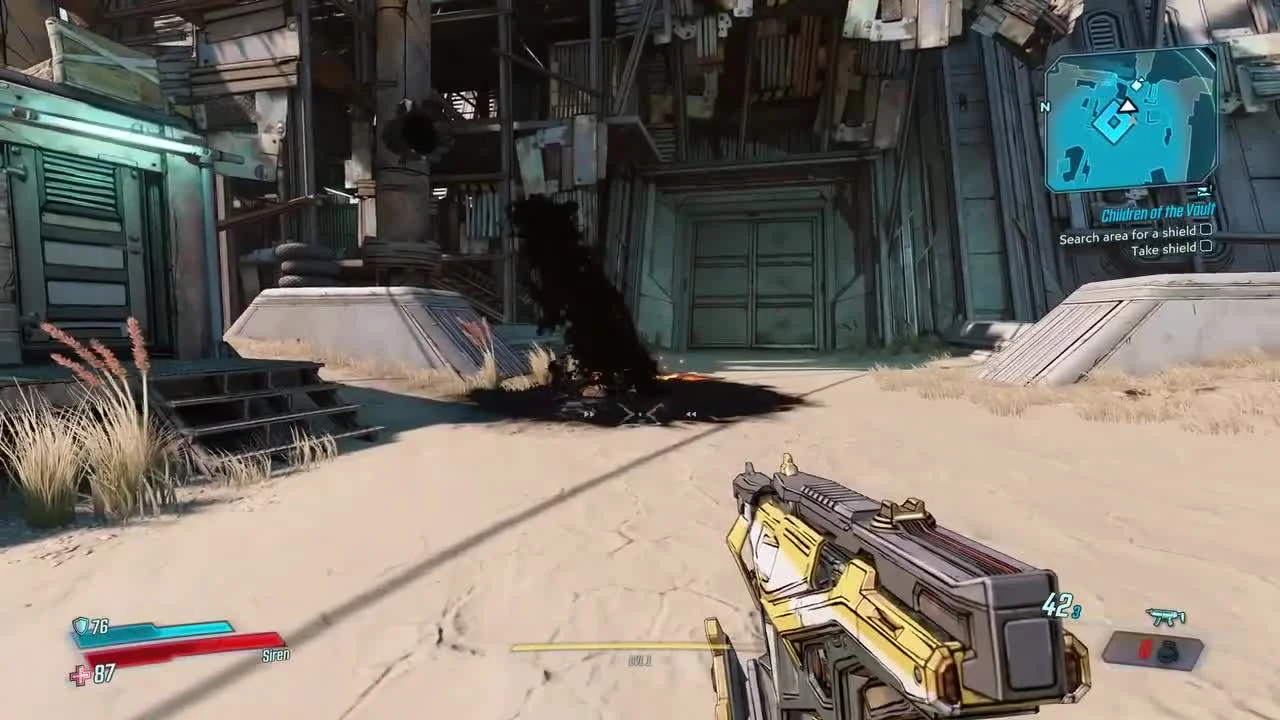This screenshot has height=720, width=1280.
Task: Check the 'Take shield' objective box
Action: point(1205,248)
